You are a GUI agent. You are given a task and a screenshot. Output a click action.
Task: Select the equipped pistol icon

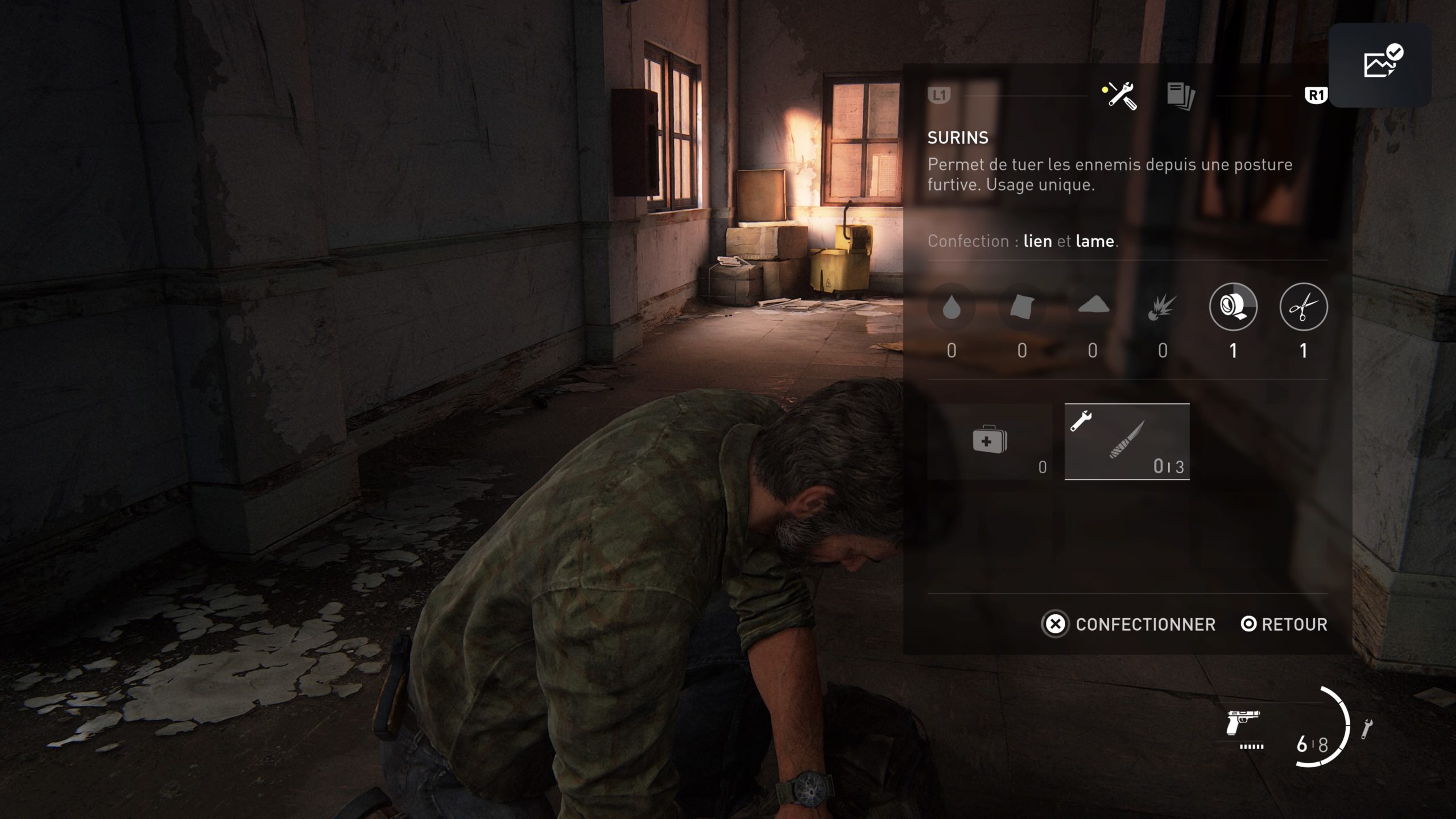(x=1244, y=725)
